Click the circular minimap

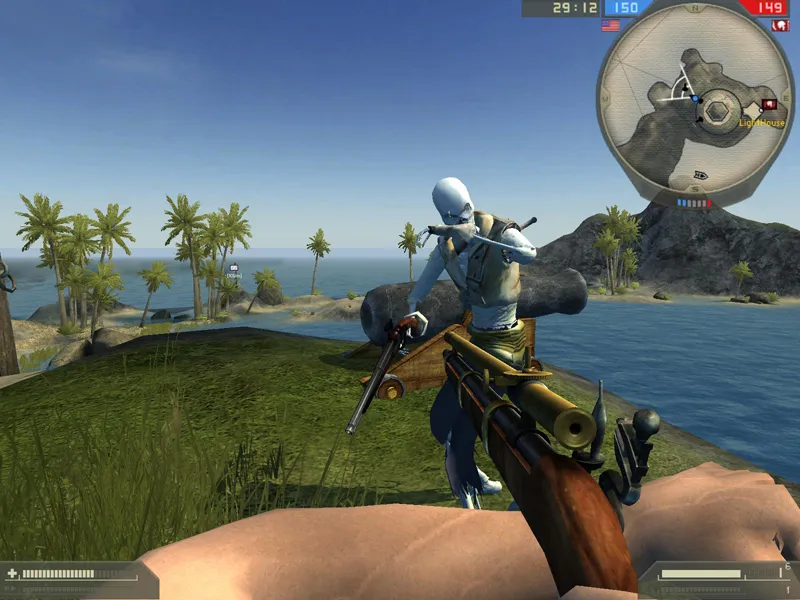695,107
